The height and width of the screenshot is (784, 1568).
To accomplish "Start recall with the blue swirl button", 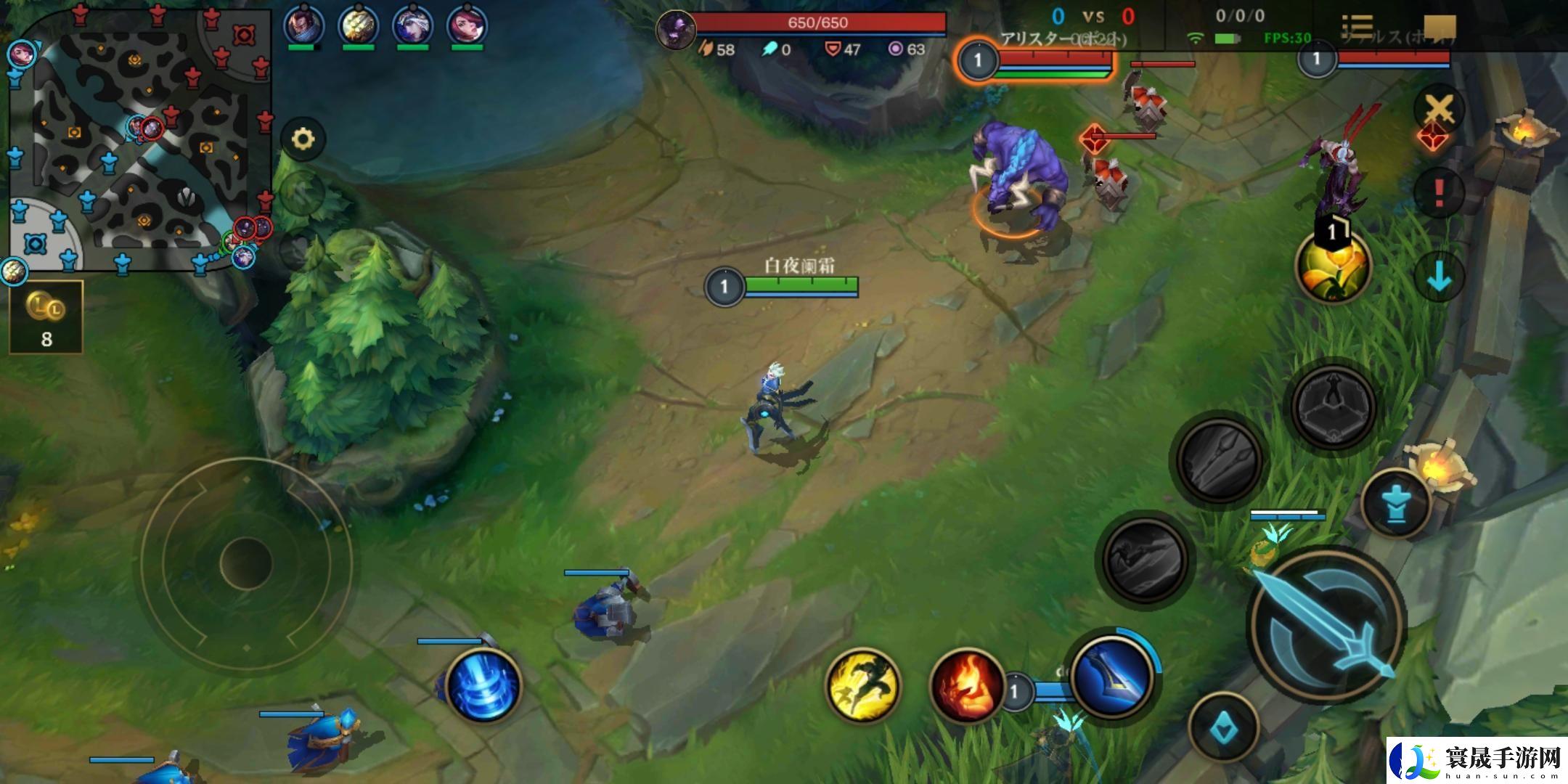I will [483, 685].
